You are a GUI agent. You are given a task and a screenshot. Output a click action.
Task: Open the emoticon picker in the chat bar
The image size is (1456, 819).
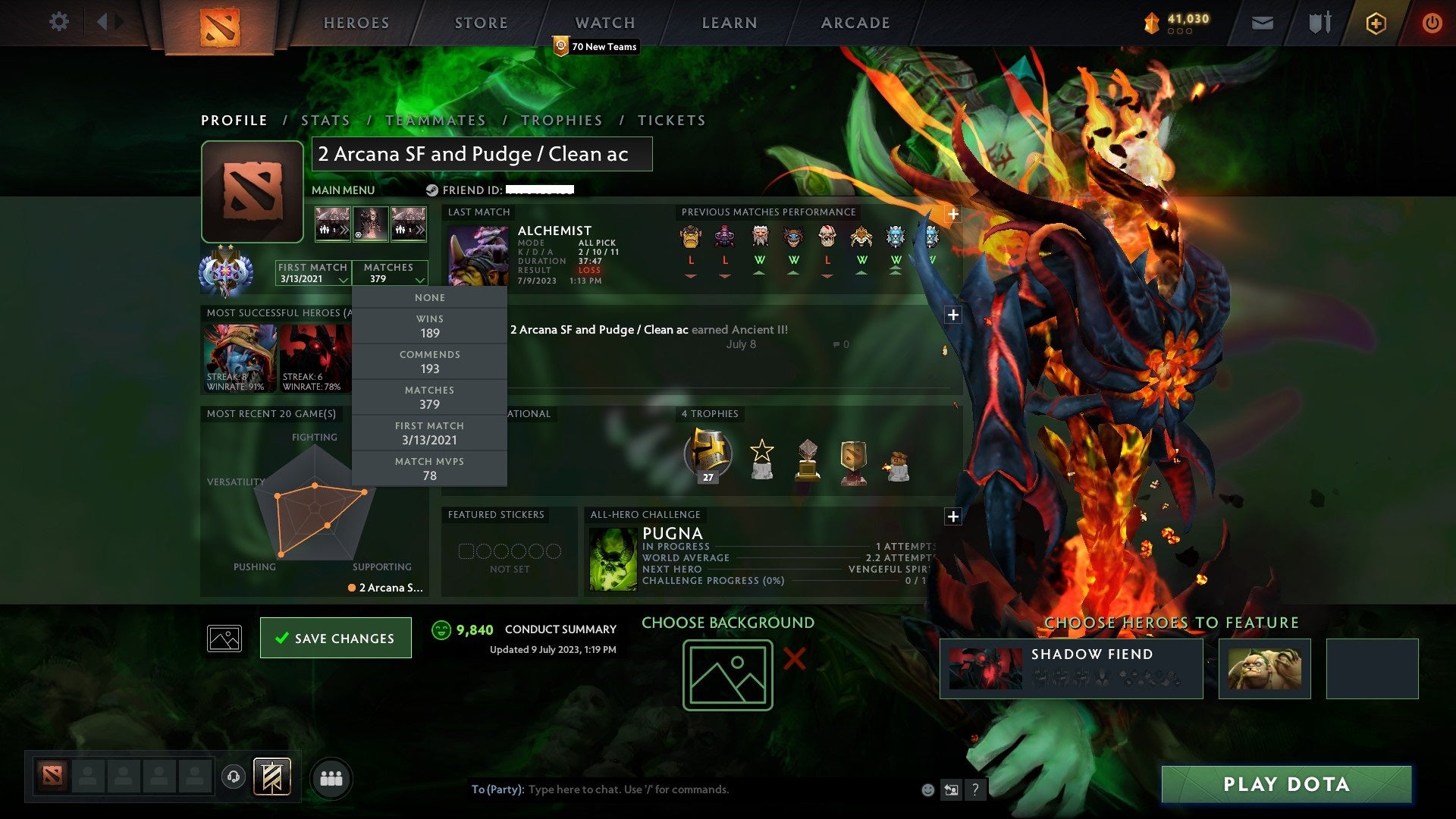(927, 789)
